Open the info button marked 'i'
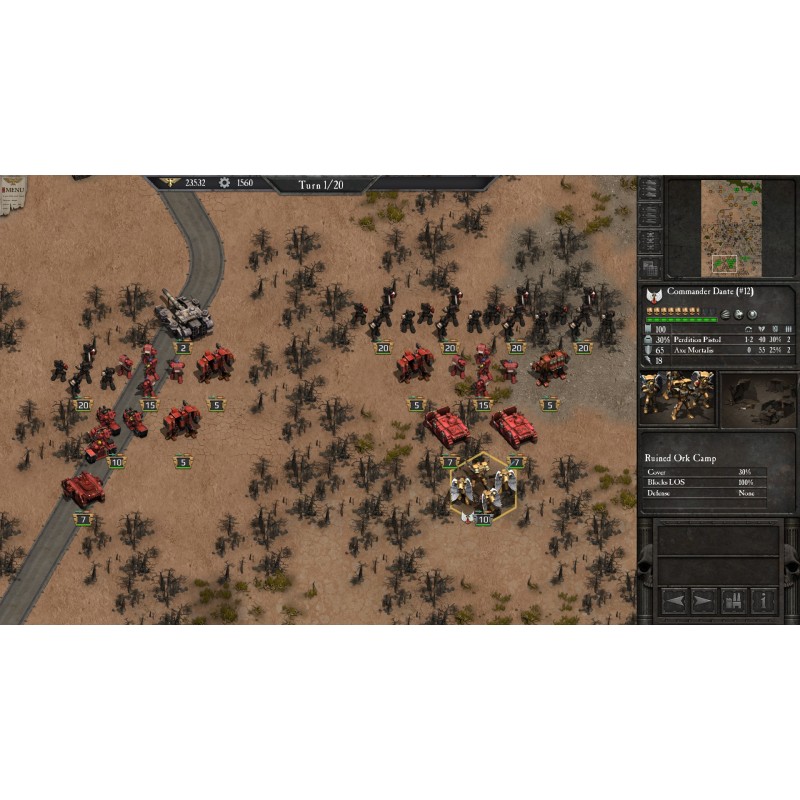Image resolution: width=800 pixels, height=800 pixels. 764,600
